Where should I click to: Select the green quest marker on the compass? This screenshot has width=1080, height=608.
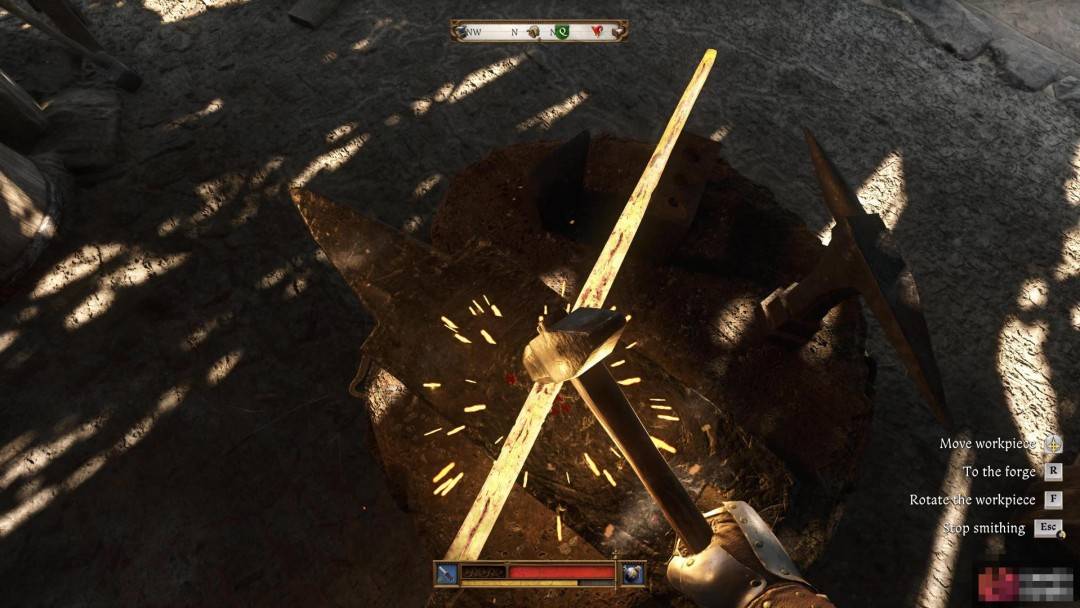pos(562,31)
